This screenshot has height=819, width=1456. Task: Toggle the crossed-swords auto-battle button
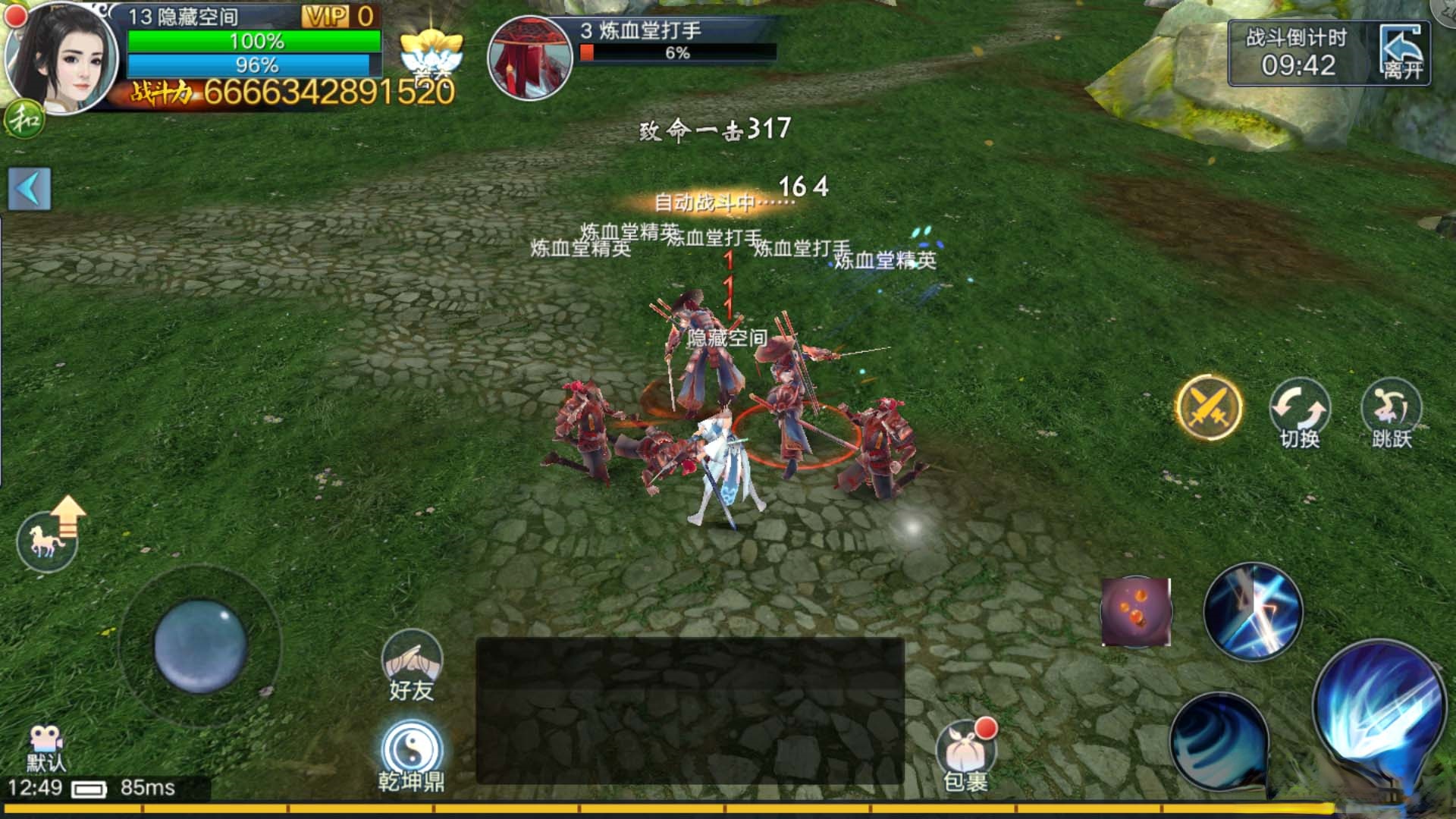coord(1208,407)
